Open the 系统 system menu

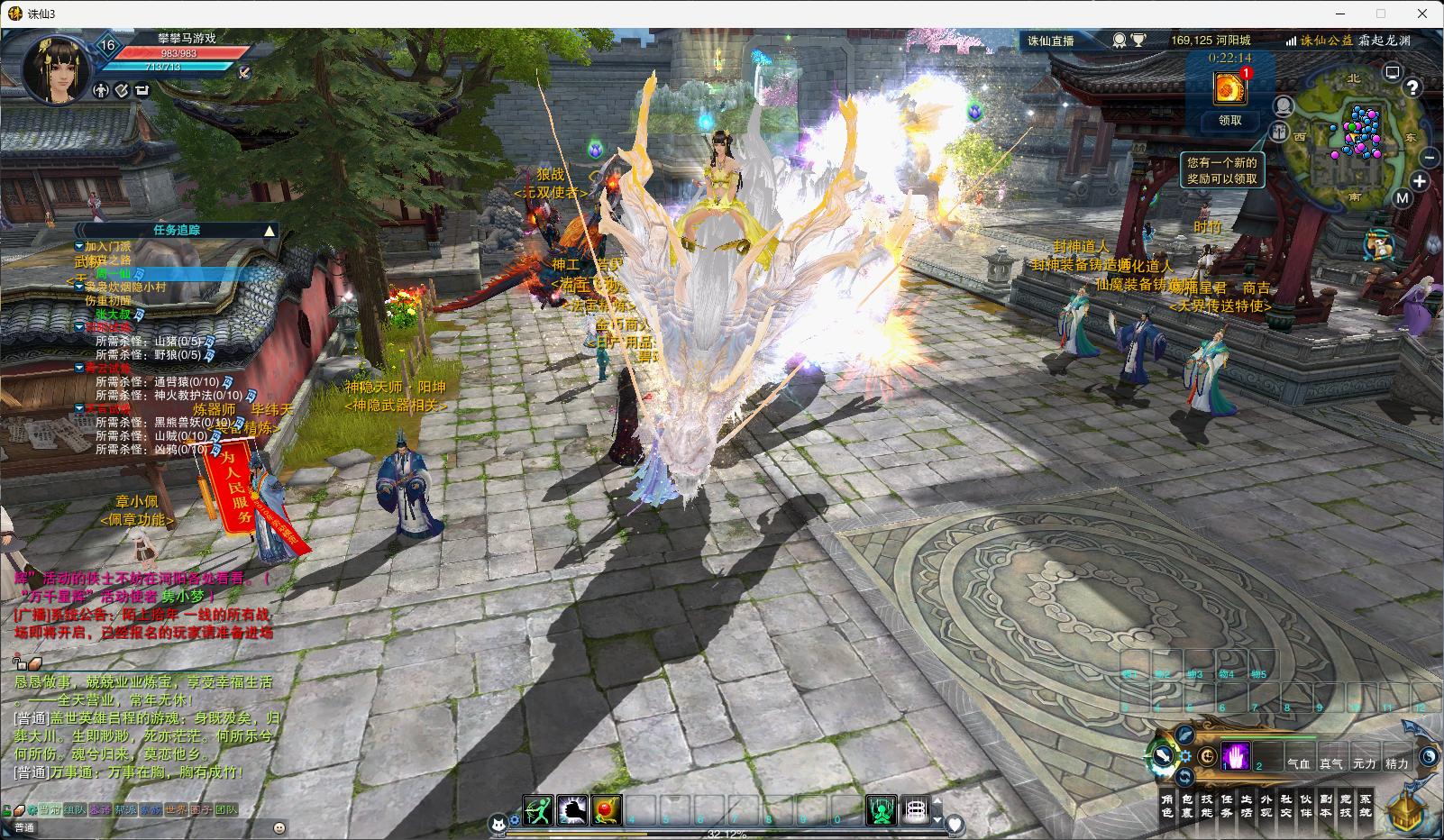pyautogui.click(x=1366, y=805)
